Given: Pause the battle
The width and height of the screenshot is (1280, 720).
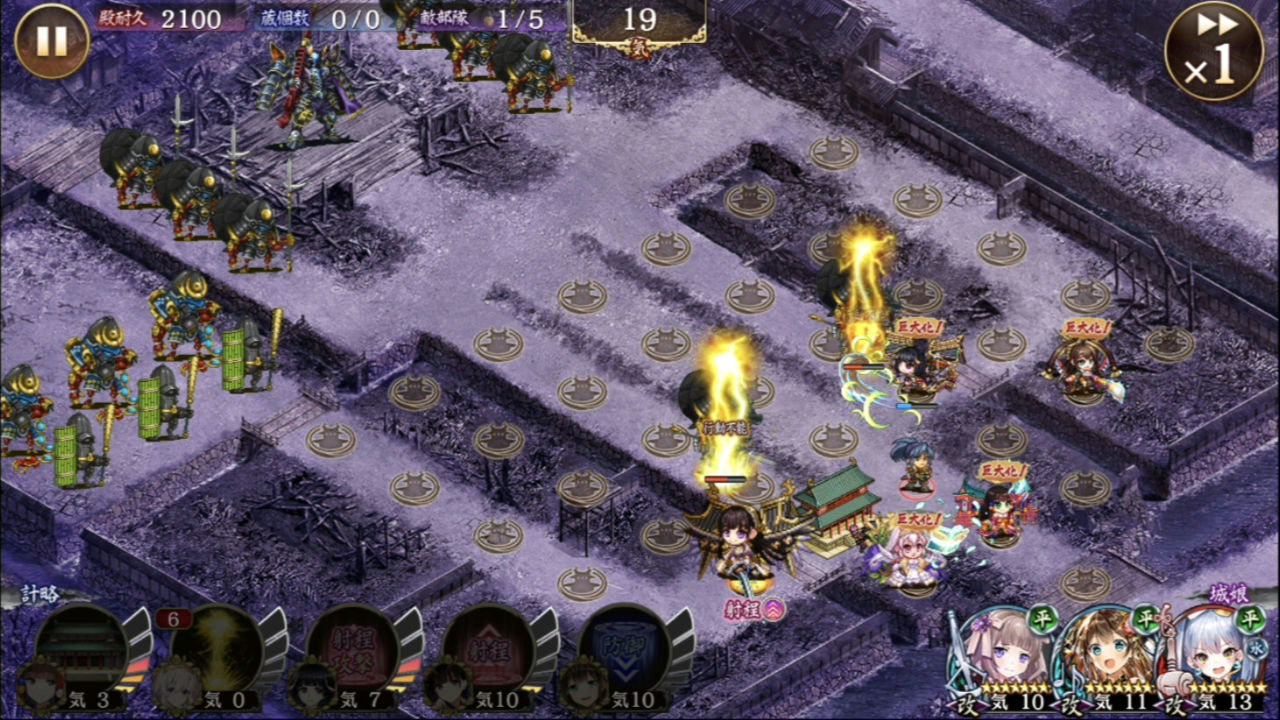Looking at the screenshot, I should coord(51,41).
